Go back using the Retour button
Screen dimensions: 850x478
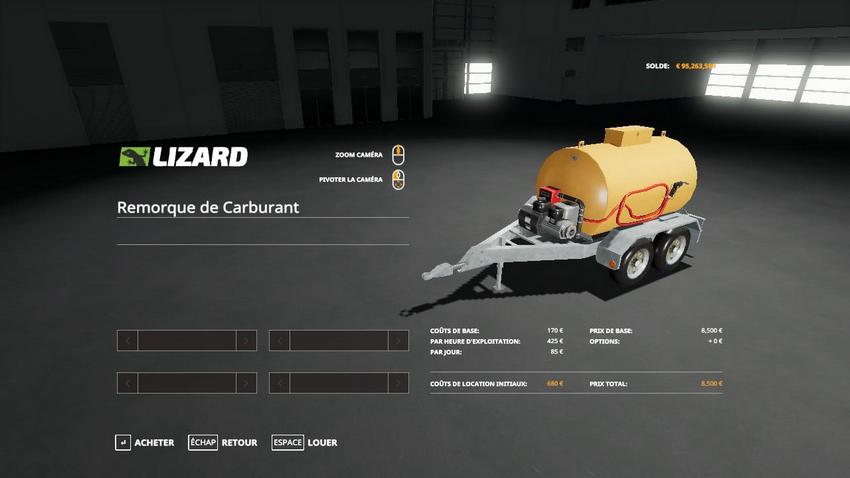pyautogui.click(x=223, y=443)
